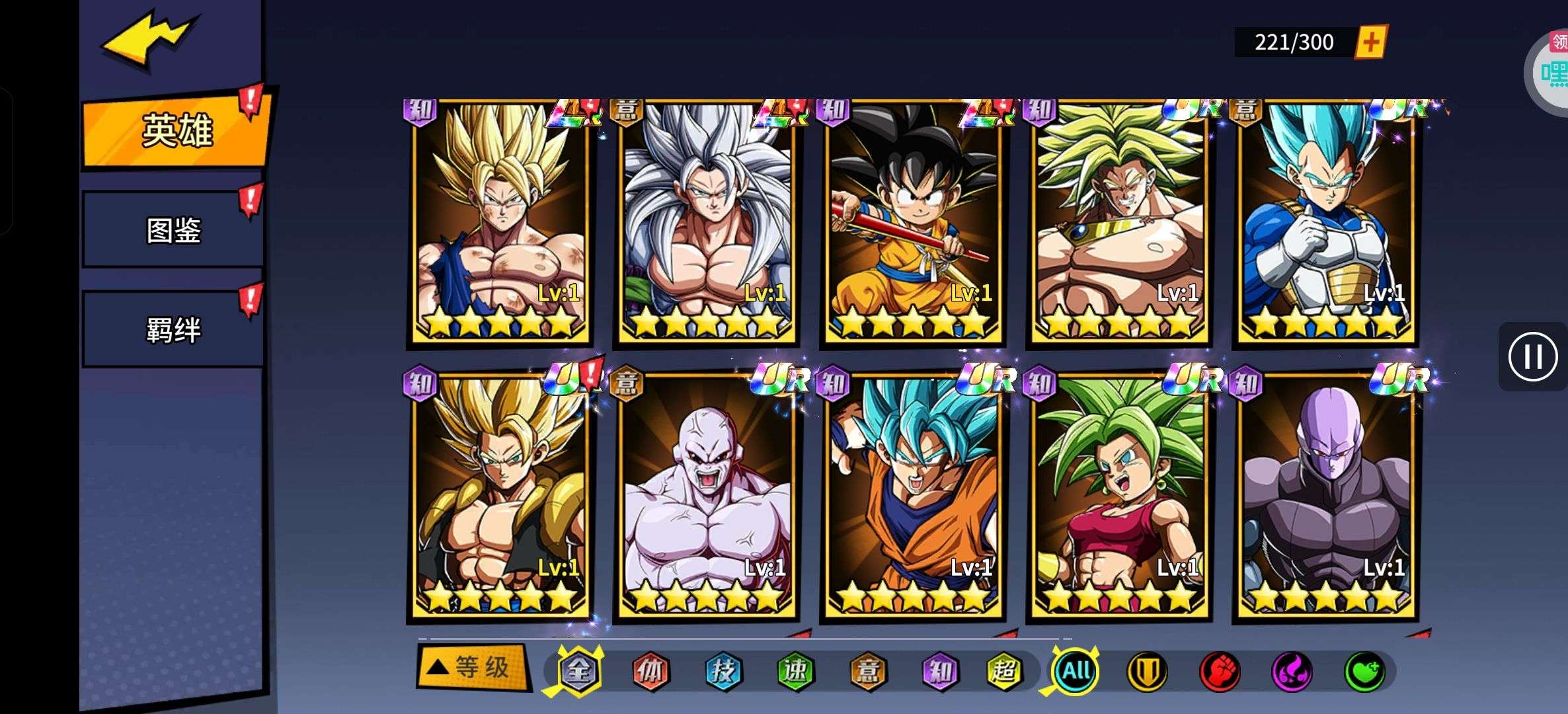Switch to the 图鉴 tab

173,230
